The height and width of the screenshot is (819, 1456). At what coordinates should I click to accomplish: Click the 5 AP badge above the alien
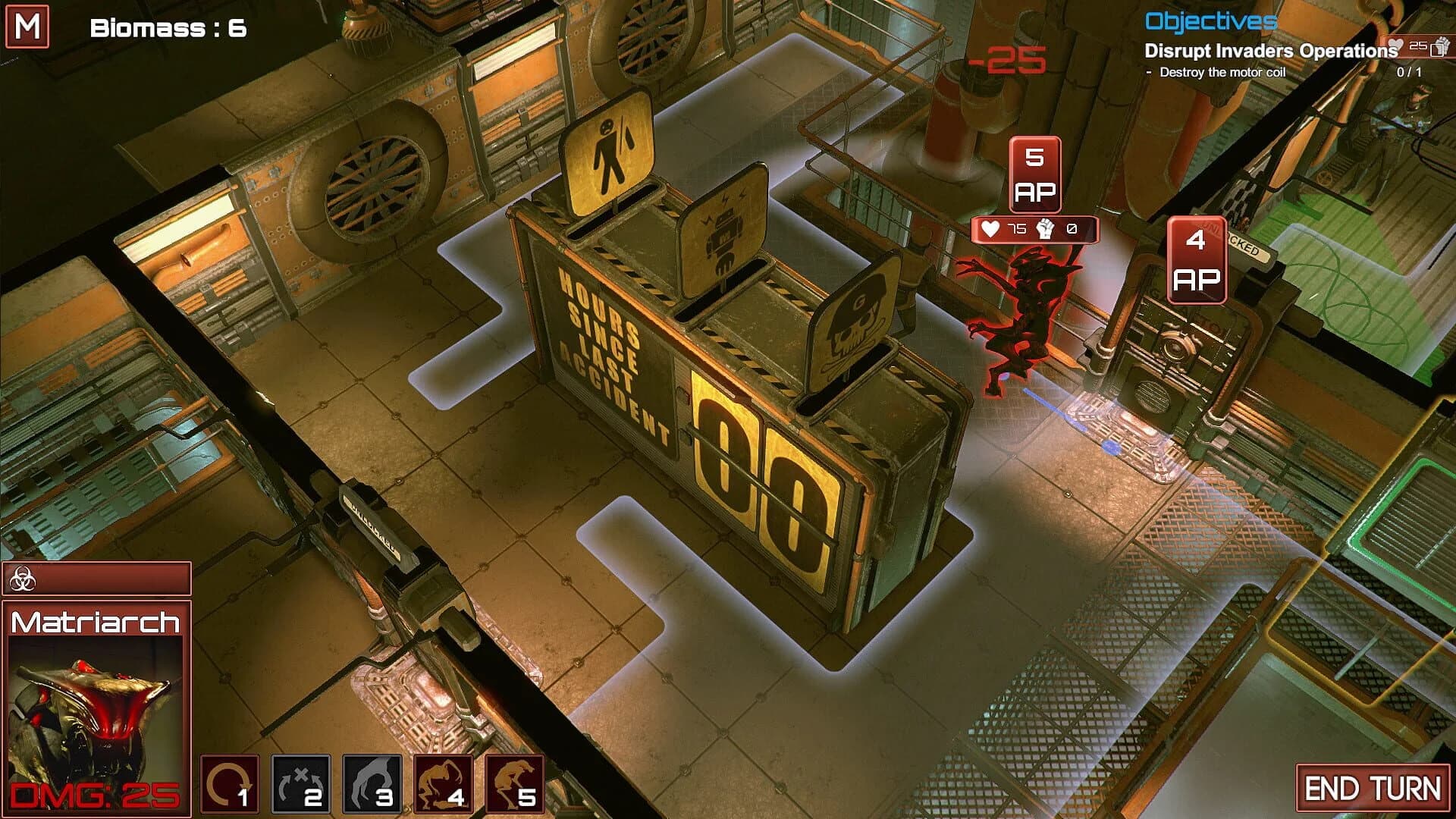(x=1035, y=172)
